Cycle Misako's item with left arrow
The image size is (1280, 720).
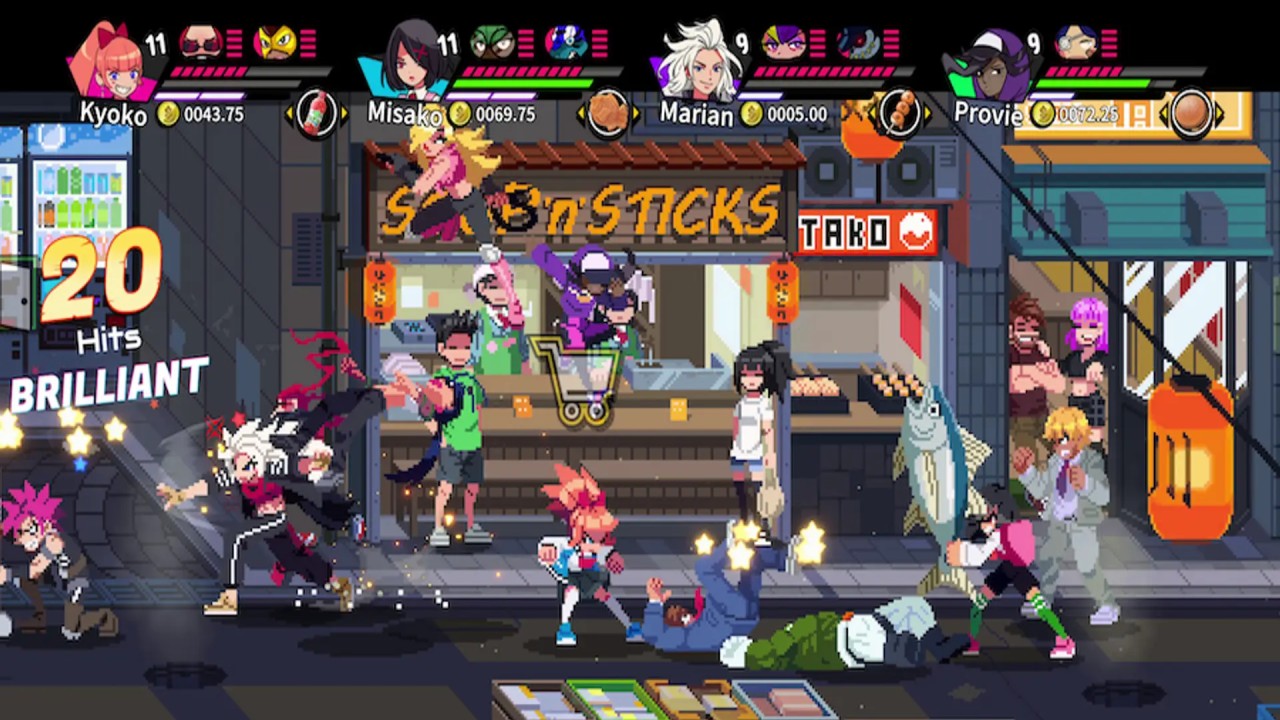[x=581, y=114]
